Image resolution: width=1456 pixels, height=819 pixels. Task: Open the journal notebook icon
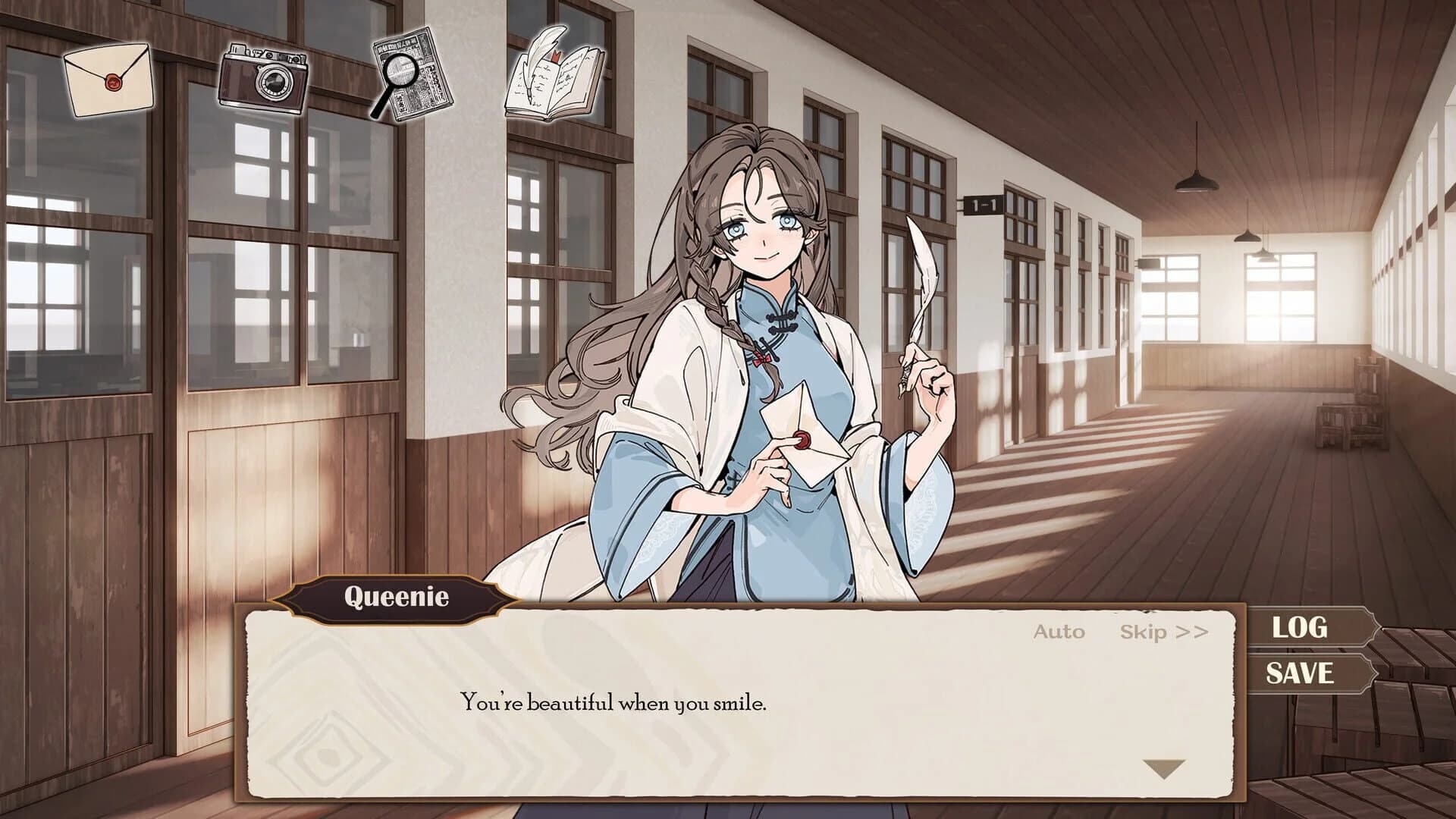(x=554, y=76)
